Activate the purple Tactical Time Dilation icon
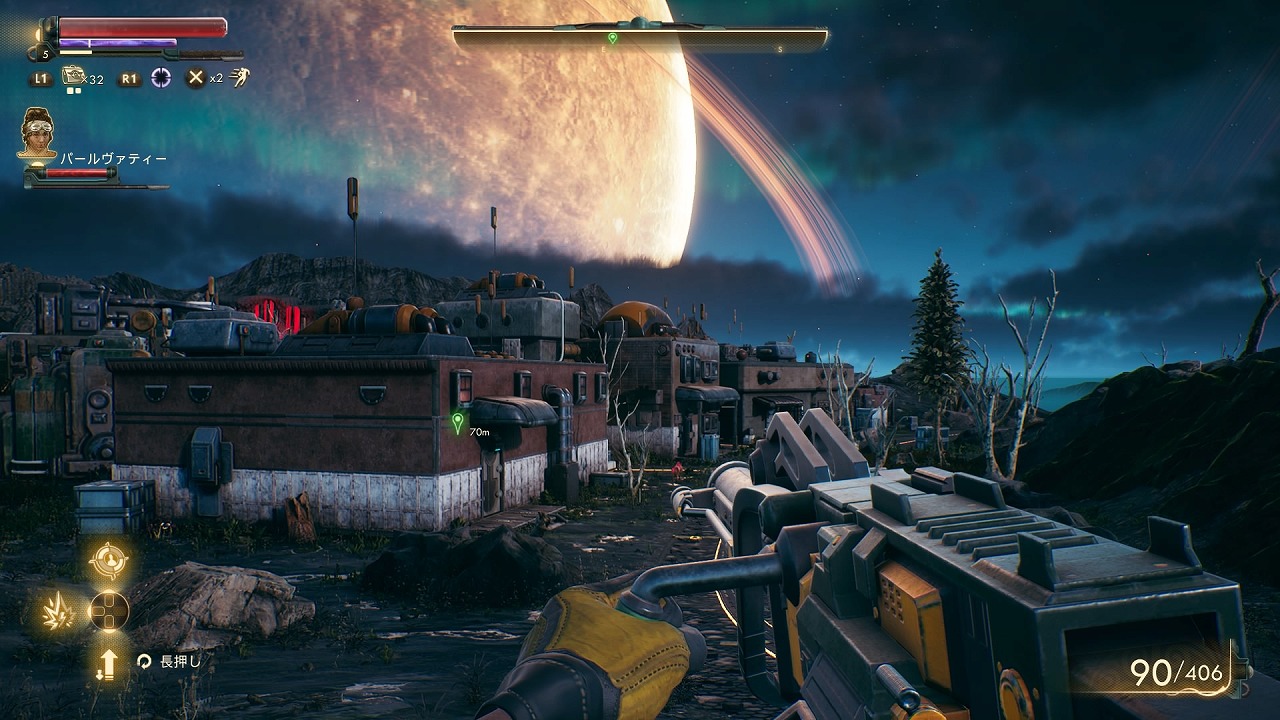Screen dimensions: 1280x720 tap(160, 77)
